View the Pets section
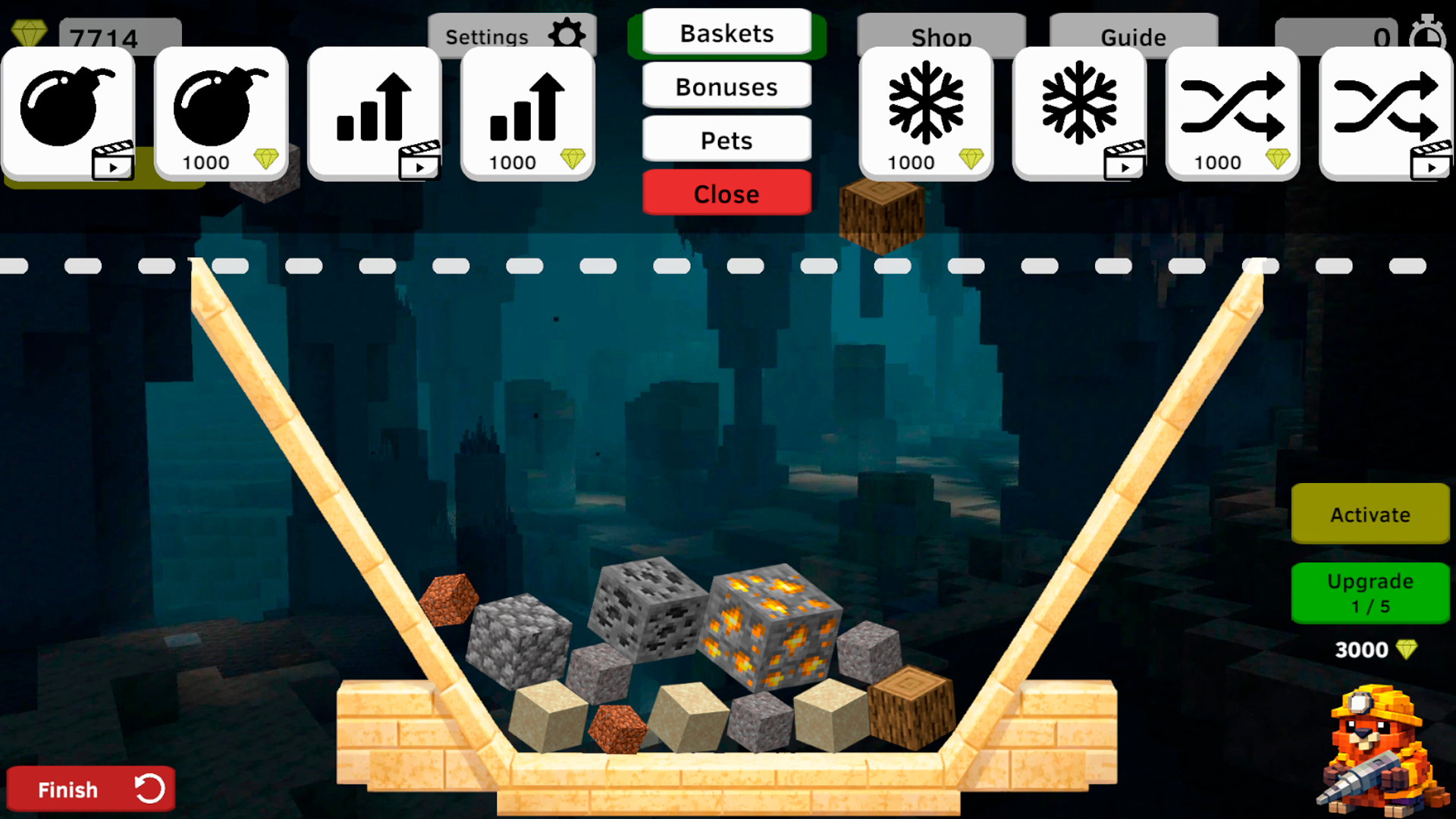 click(x=726, y=140)
